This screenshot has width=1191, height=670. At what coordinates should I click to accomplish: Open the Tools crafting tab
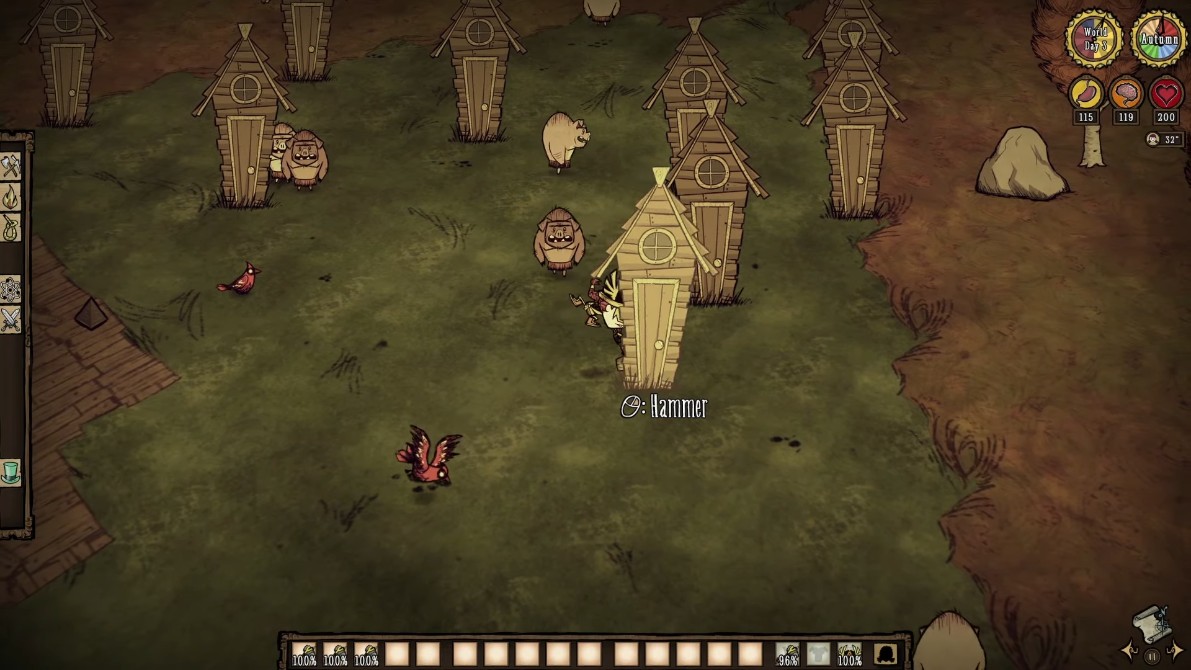(x=11, y=165)
